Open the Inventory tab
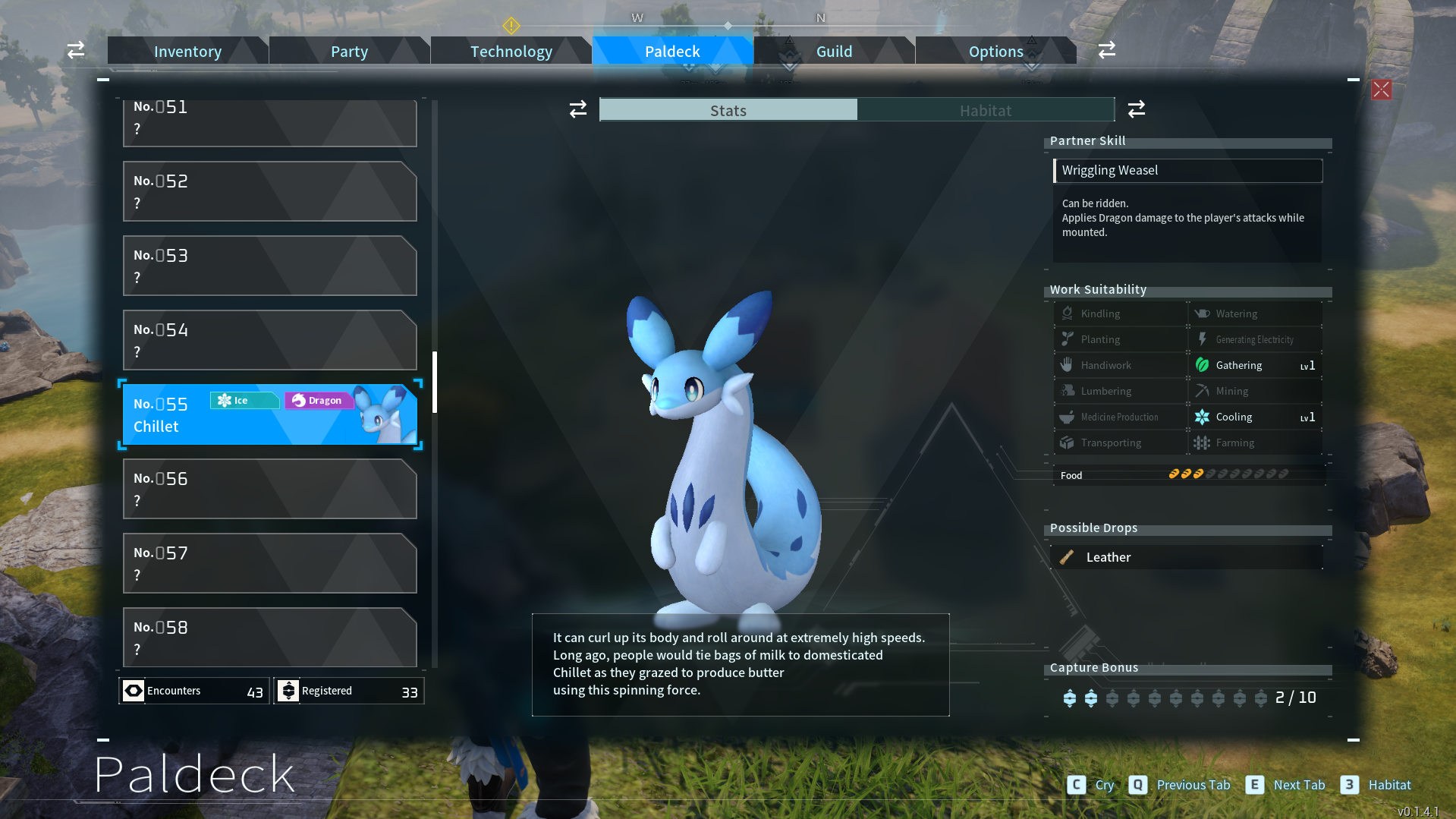 click(187, 51)
